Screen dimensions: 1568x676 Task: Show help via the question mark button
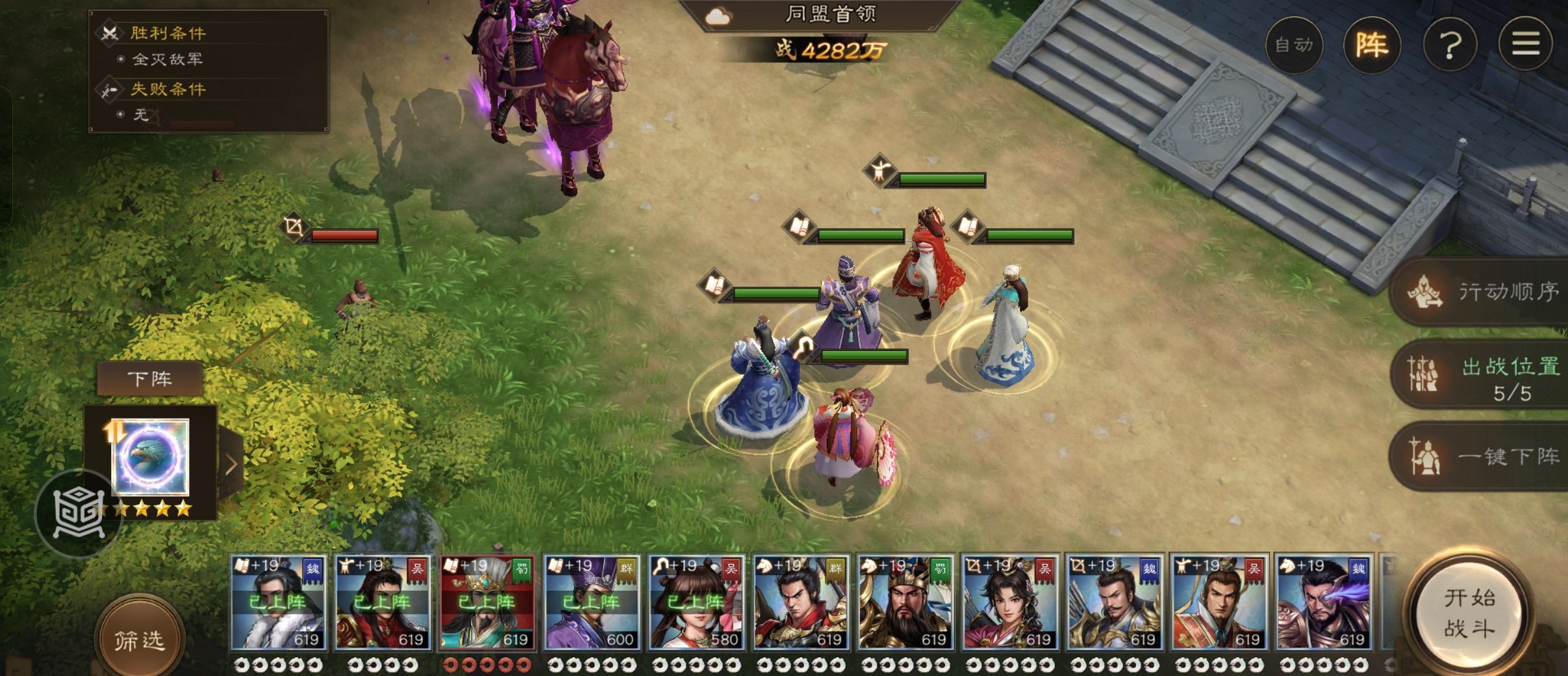coord(1450,45)
